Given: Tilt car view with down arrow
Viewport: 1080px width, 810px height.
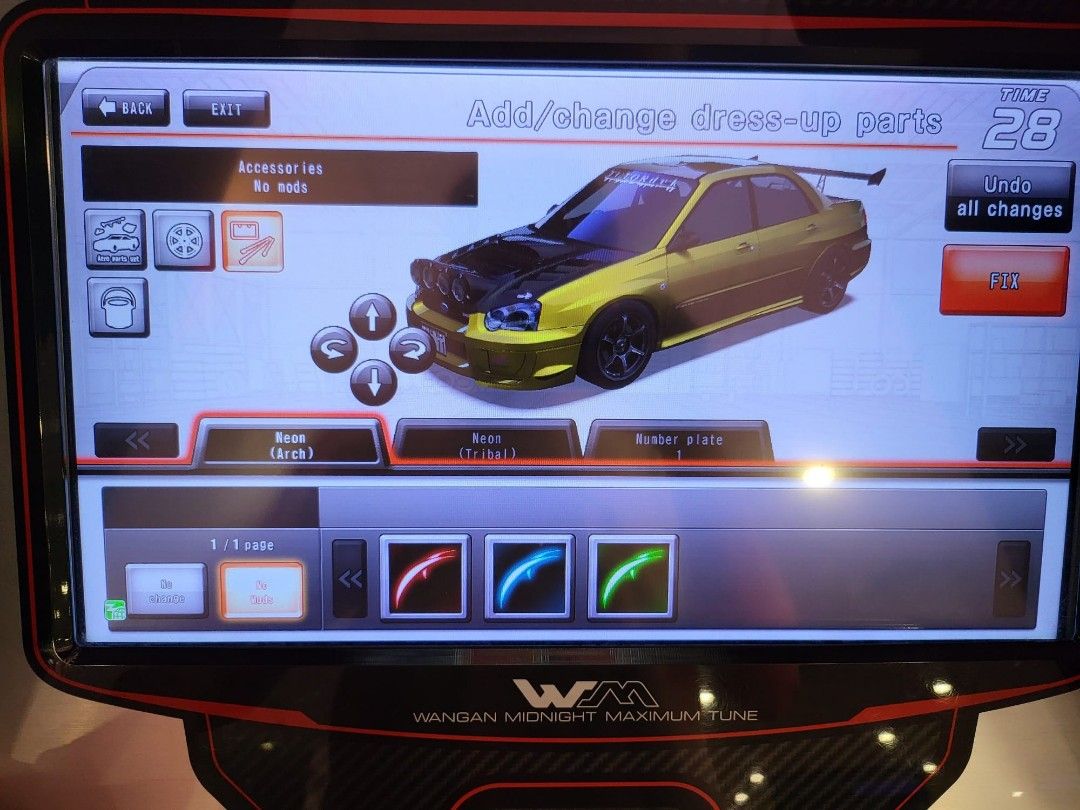Looking at the screenshot, I should click(x=372, y=381).
